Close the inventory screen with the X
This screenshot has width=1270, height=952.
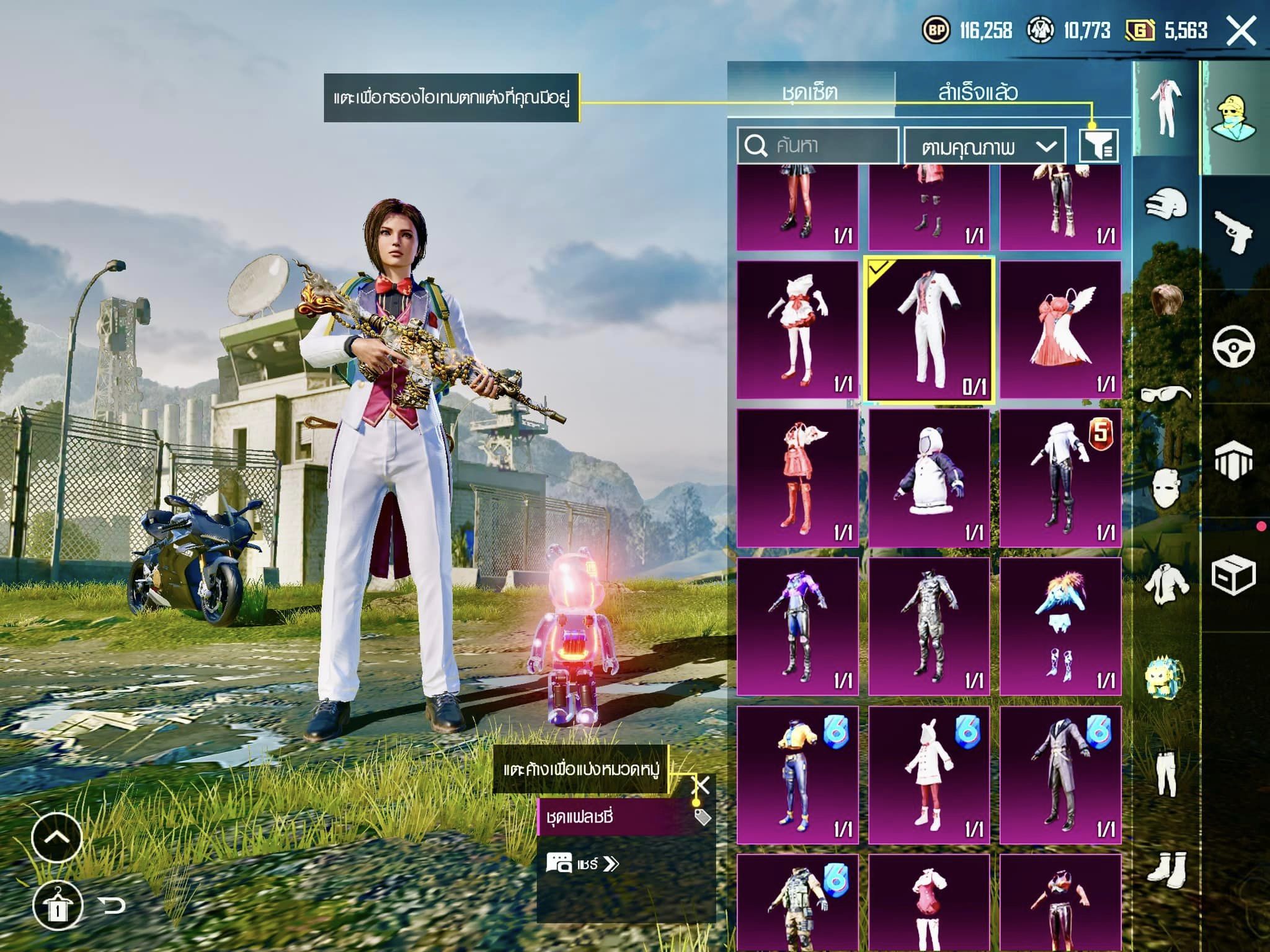tap(1241, 30)
